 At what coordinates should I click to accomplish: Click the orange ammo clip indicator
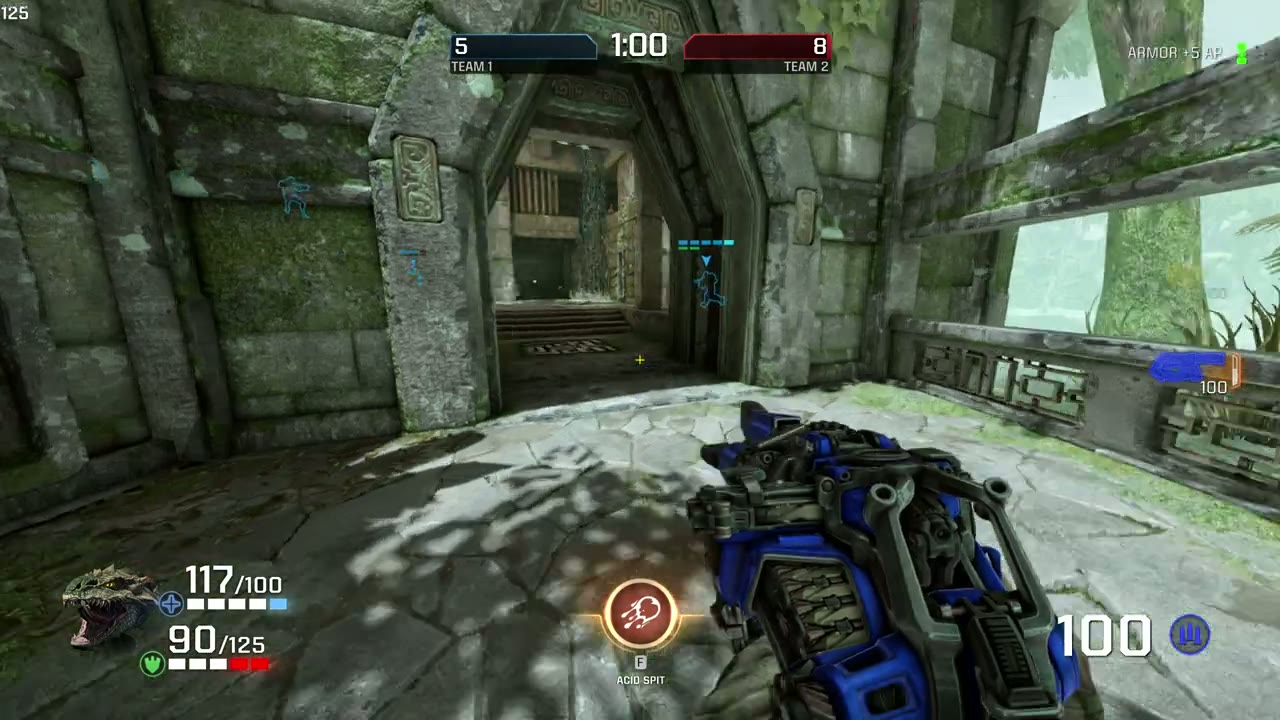(x=1237, y=373)
